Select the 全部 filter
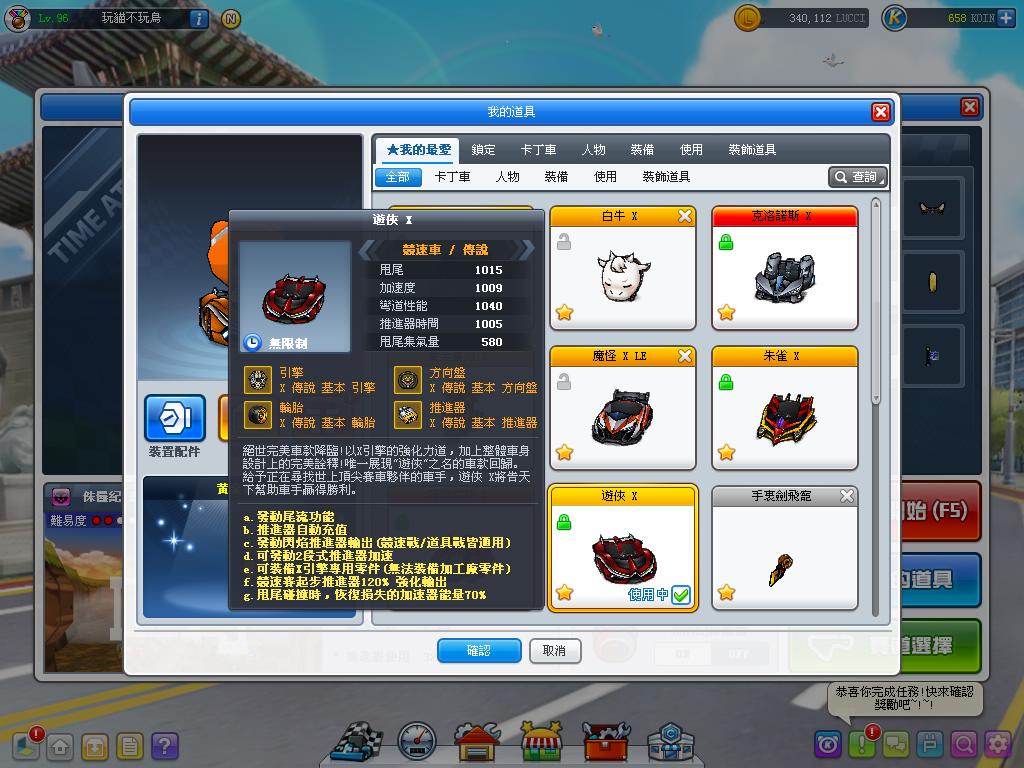This screenshot has width=1024, height=768. click(x=397, y=177)
